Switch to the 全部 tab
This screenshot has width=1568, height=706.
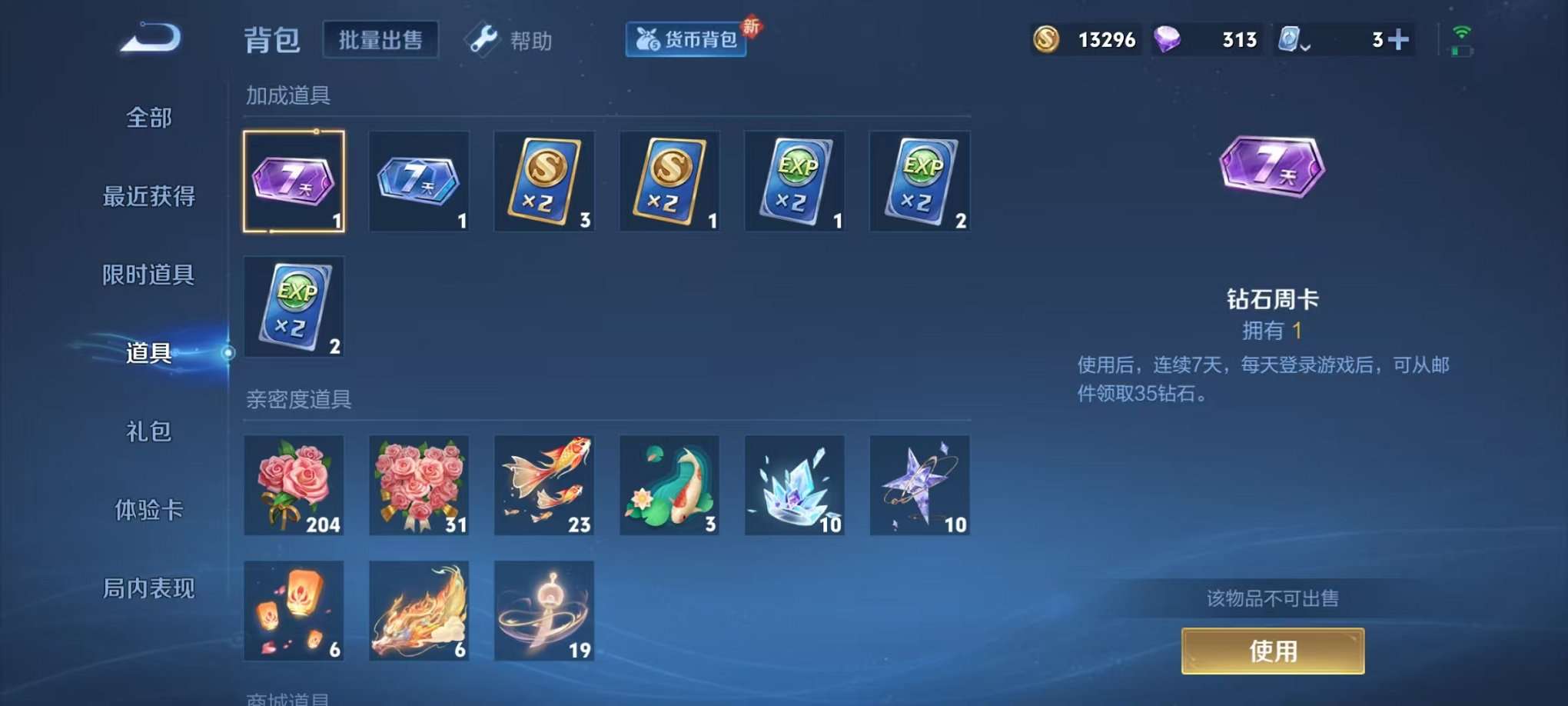148,118
